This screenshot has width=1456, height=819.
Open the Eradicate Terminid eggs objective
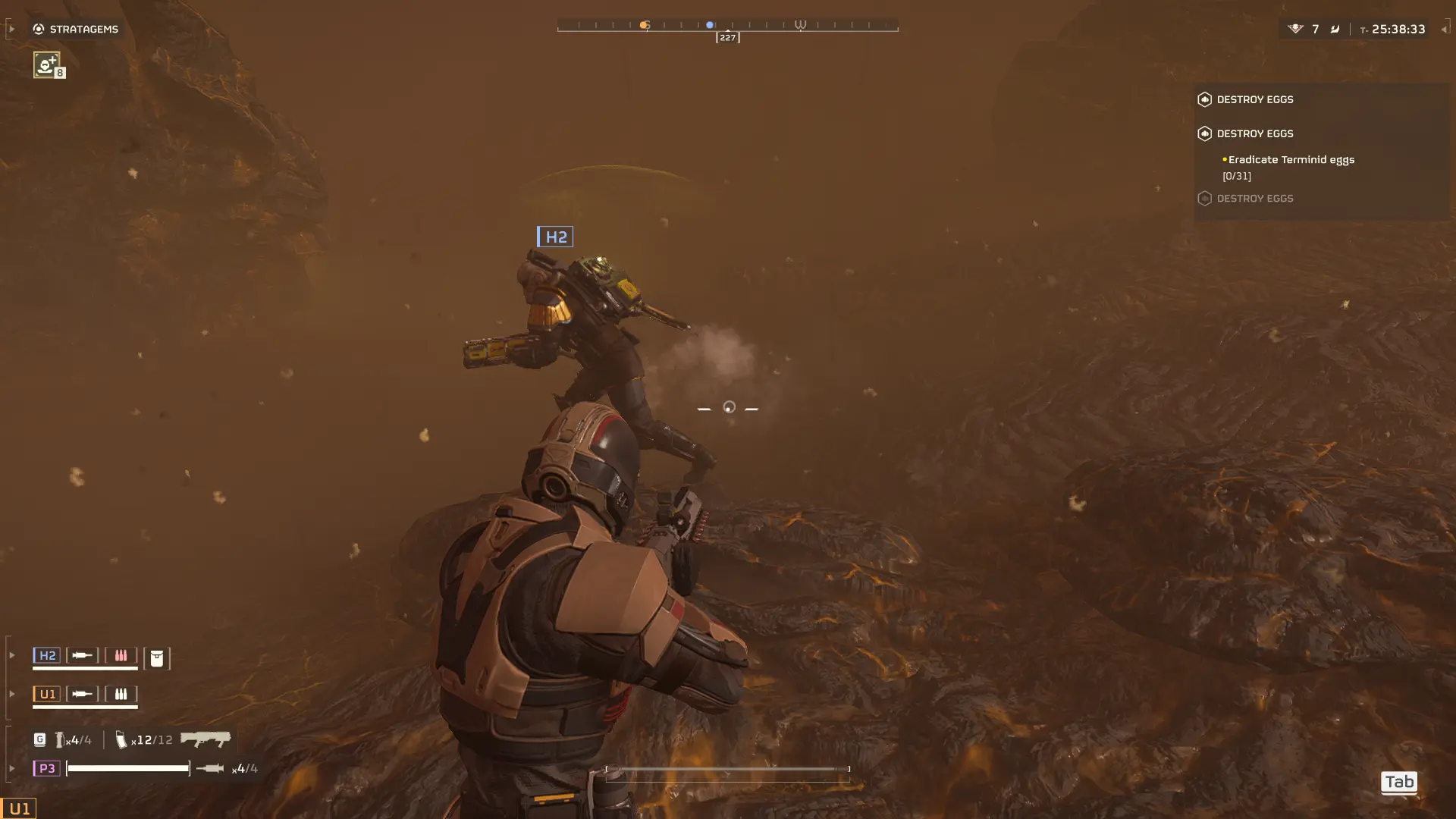click(1291, 160)
